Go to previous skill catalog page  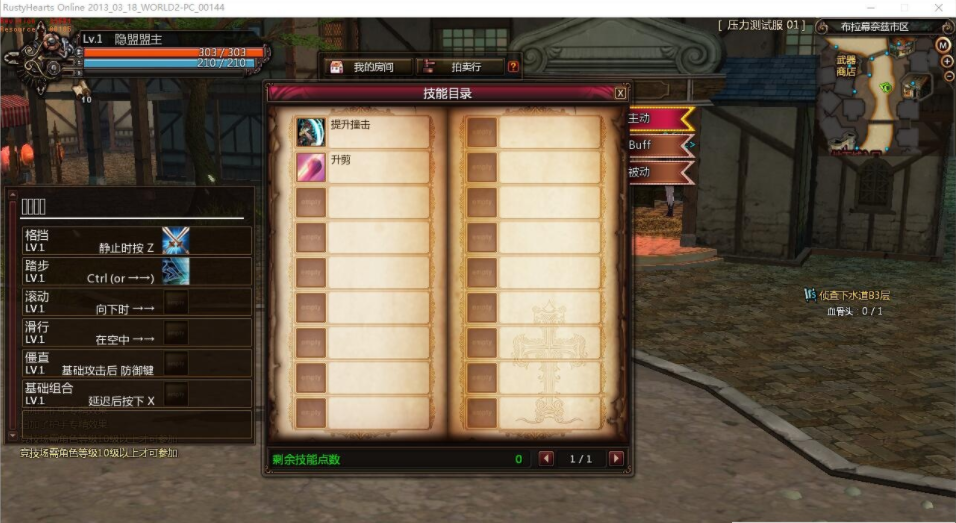546,459
